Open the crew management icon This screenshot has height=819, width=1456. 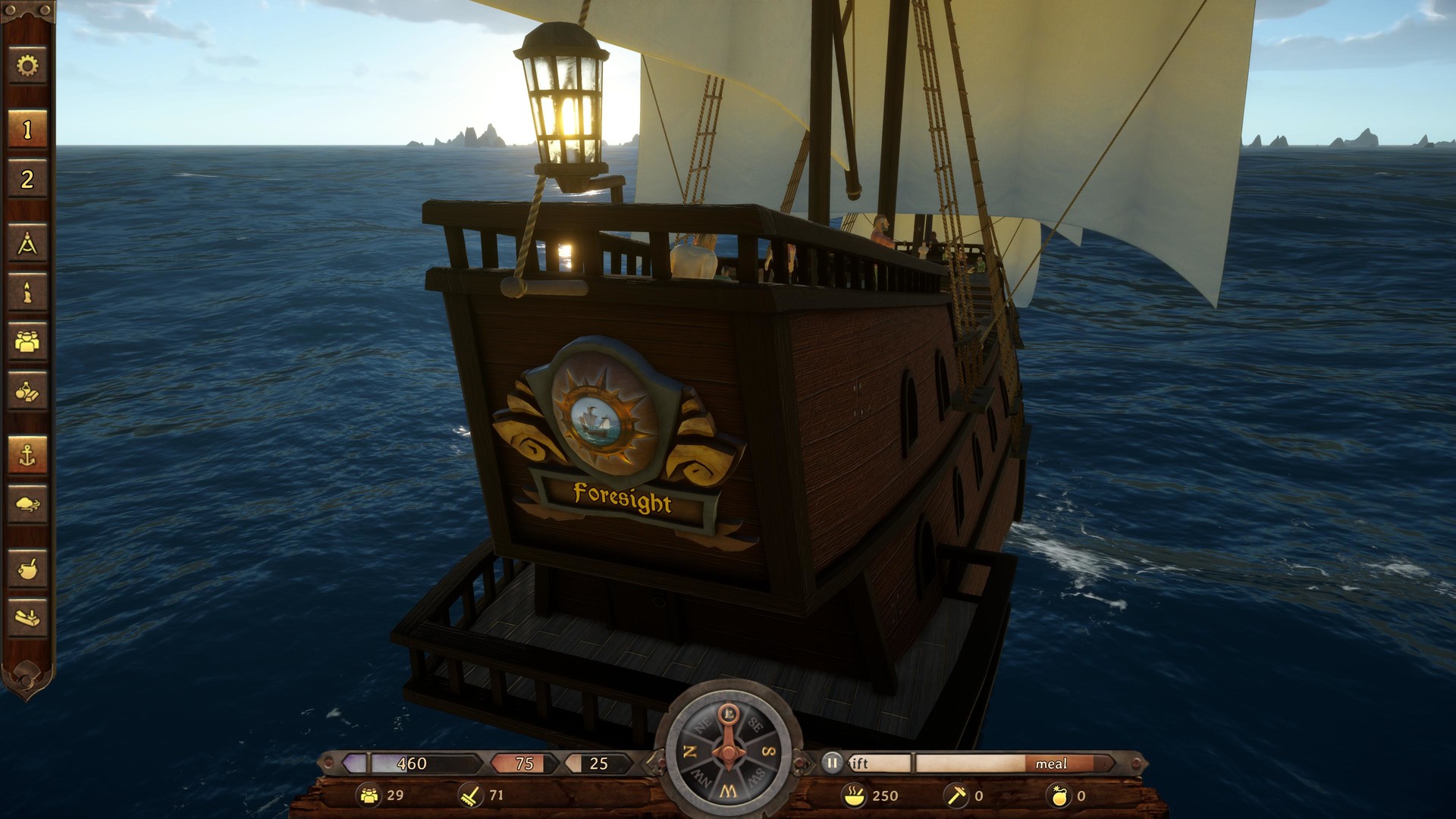click(x=27, y=341)
